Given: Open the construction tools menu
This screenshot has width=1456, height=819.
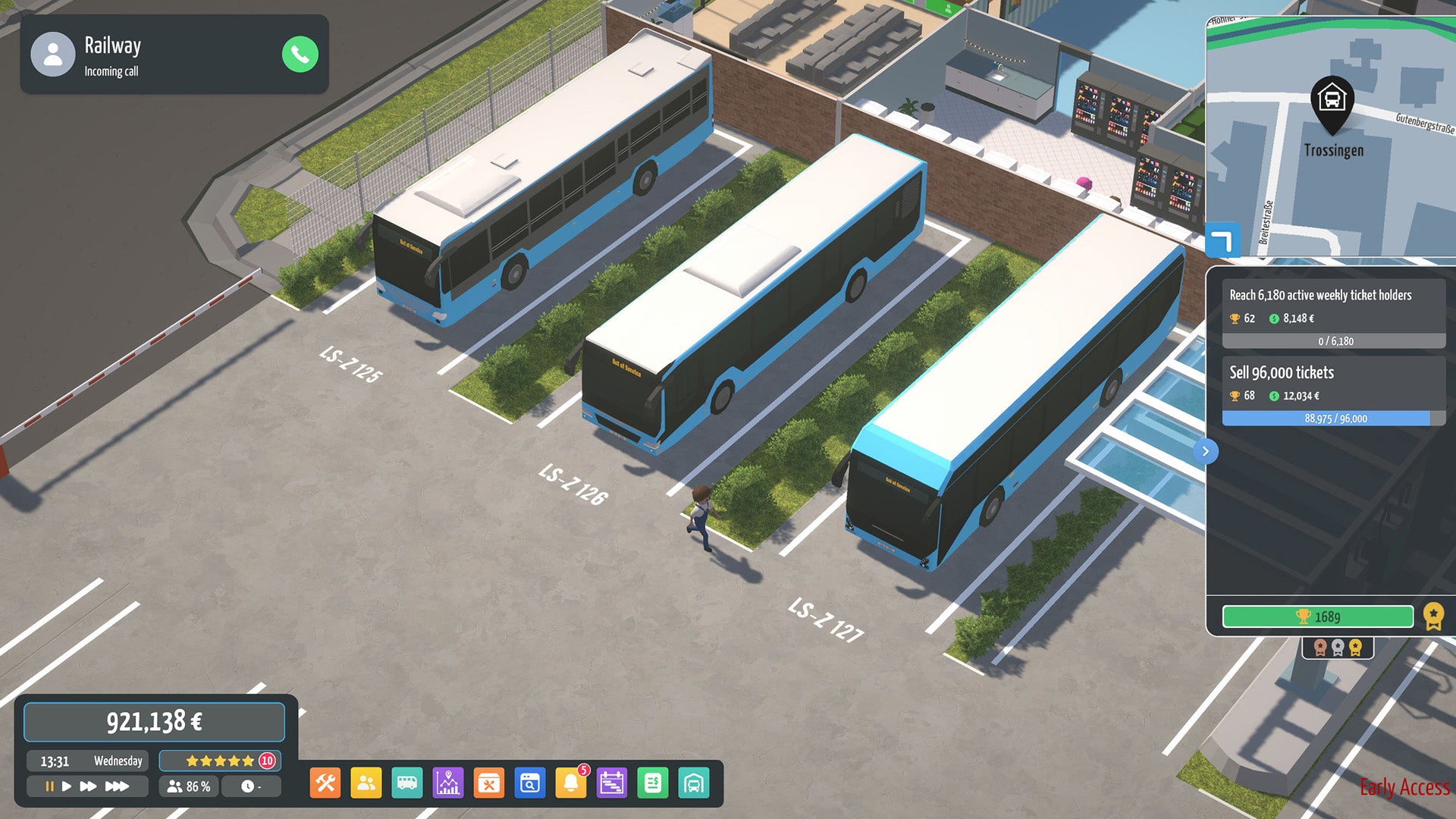Looking at the screenshot, I should [324, 783].
